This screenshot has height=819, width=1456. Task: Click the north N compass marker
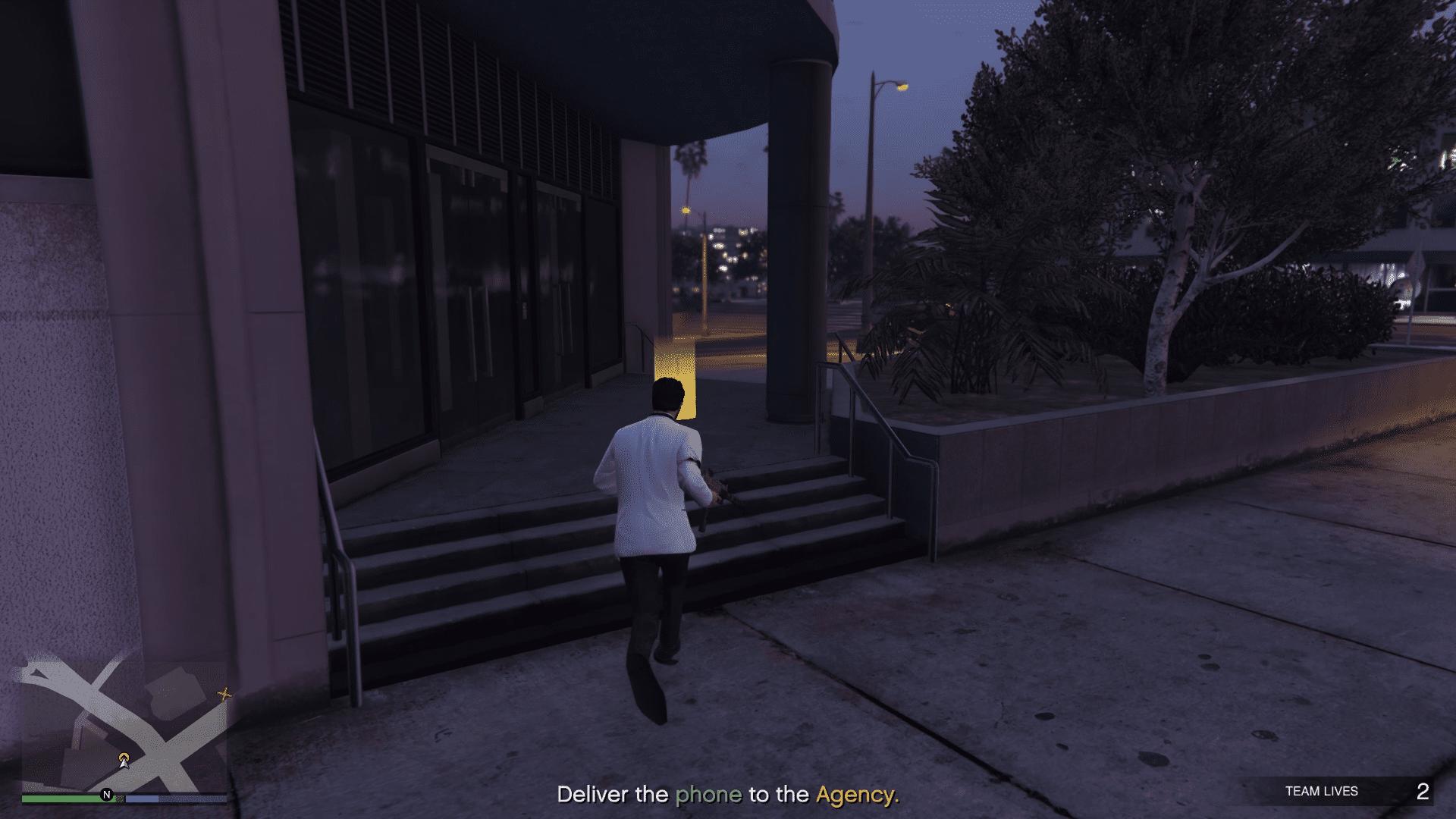point(107,795)
